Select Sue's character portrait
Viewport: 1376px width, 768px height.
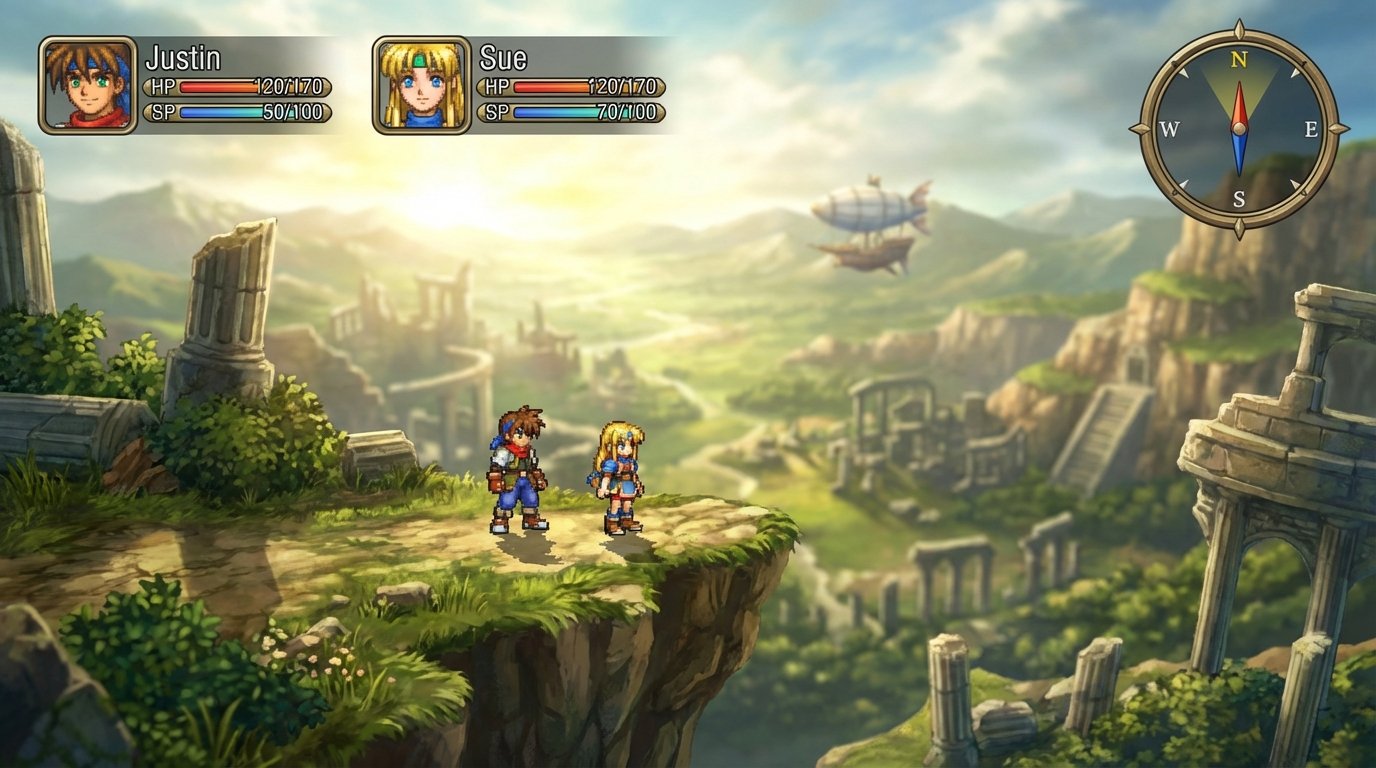tap(420, 85)
